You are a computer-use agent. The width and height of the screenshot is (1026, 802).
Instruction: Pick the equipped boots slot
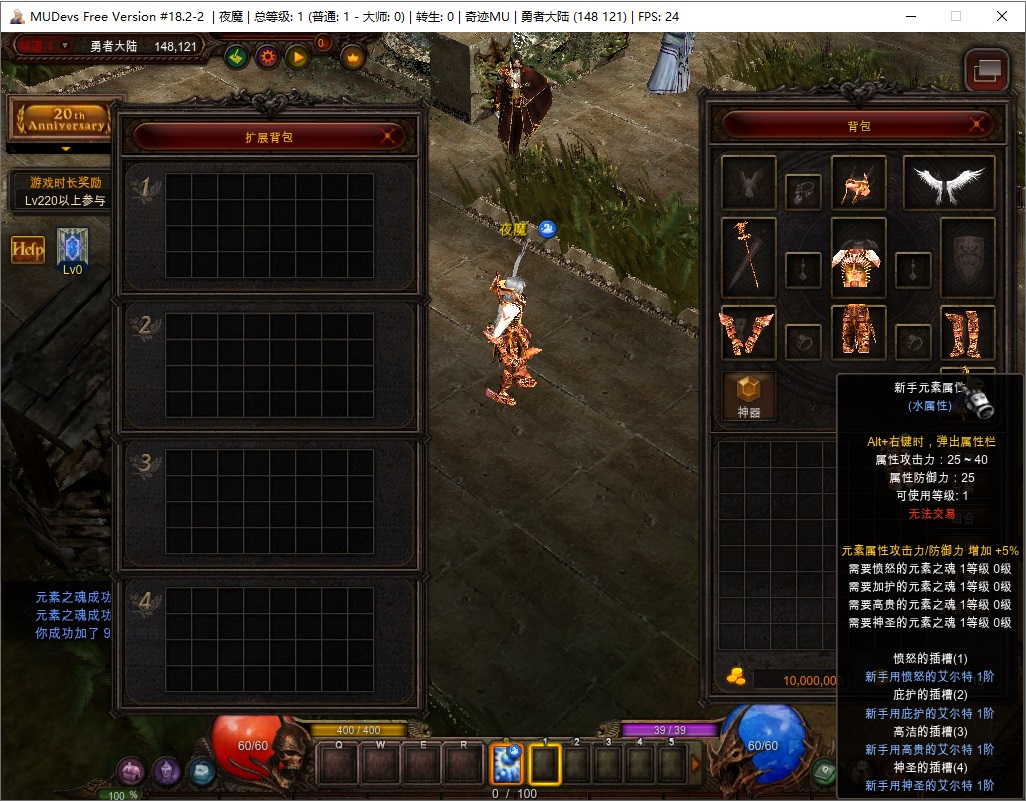point(967,333)
